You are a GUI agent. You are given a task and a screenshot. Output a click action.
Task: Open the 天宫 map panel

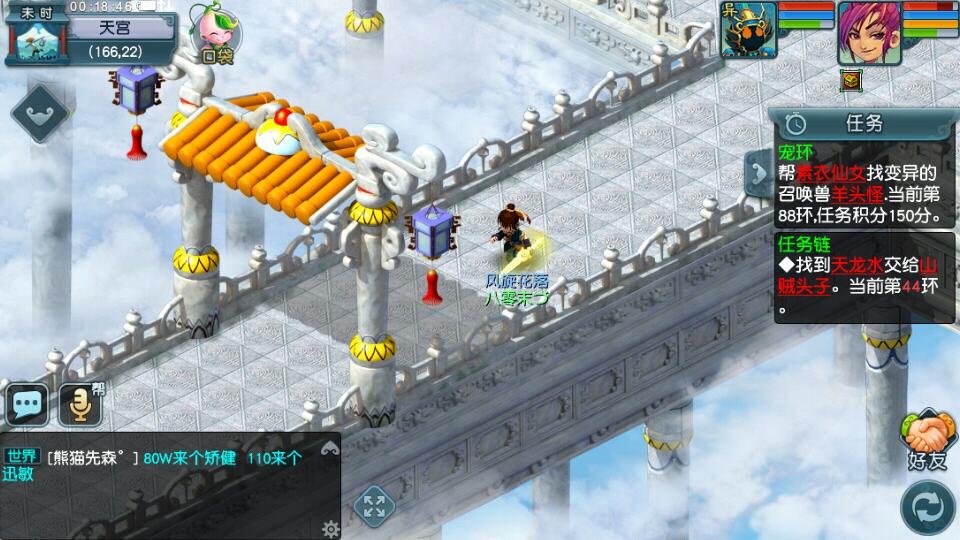point(120,38)
